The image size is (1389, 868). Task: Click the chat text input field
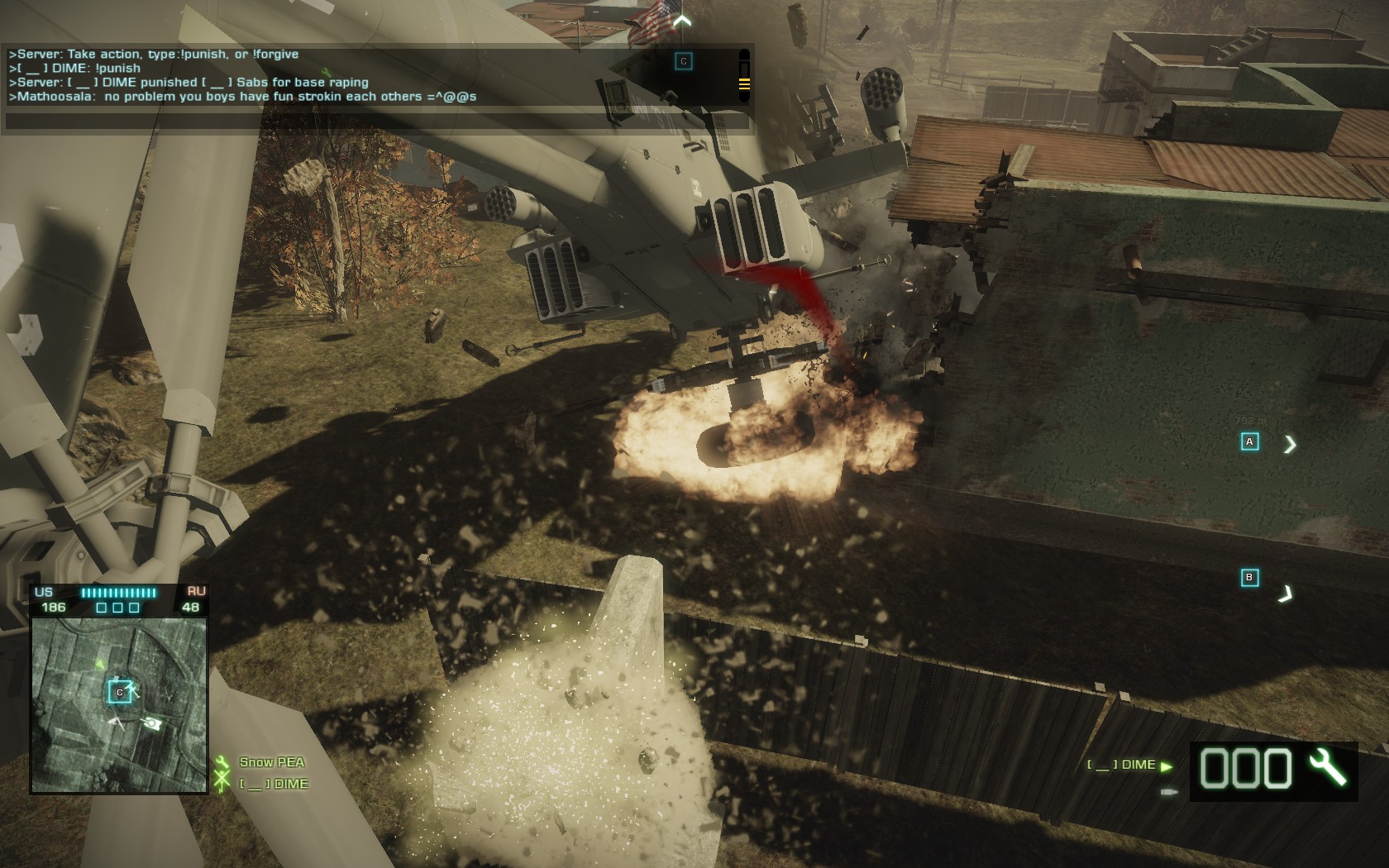coord(377,122)
